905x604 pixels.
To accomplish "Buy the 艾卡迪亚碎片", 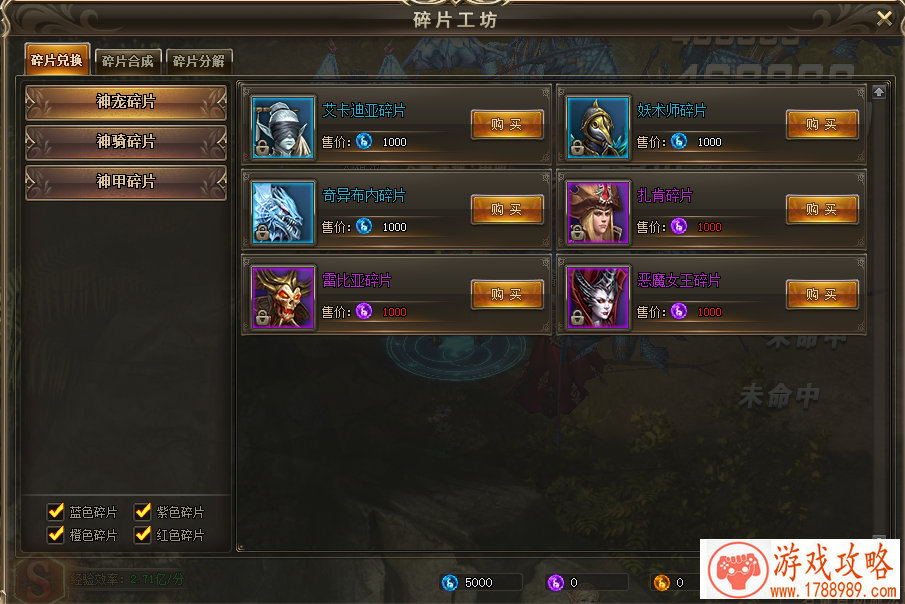I will click(507, 125).
